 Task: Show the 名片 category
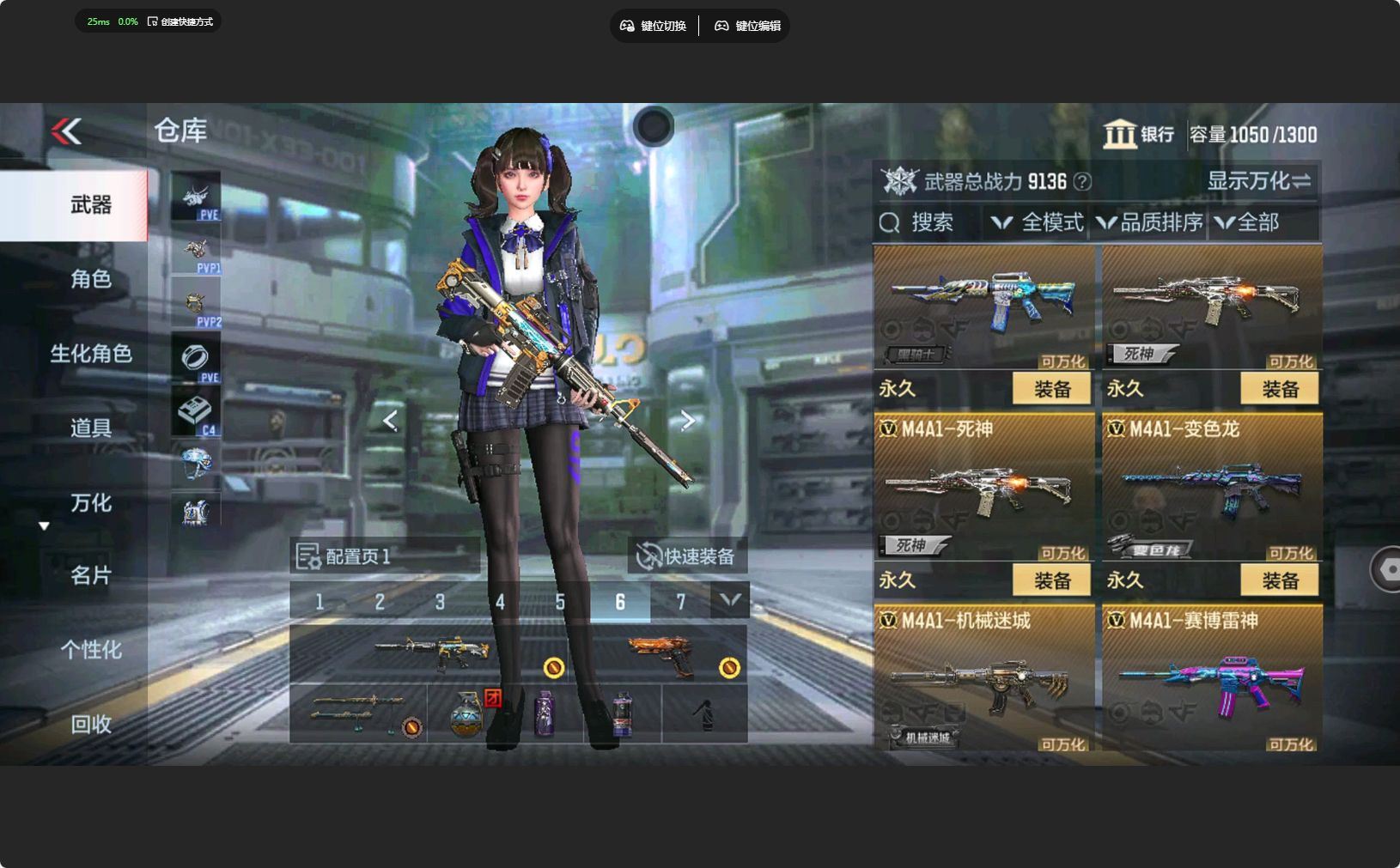coord(90,575)
